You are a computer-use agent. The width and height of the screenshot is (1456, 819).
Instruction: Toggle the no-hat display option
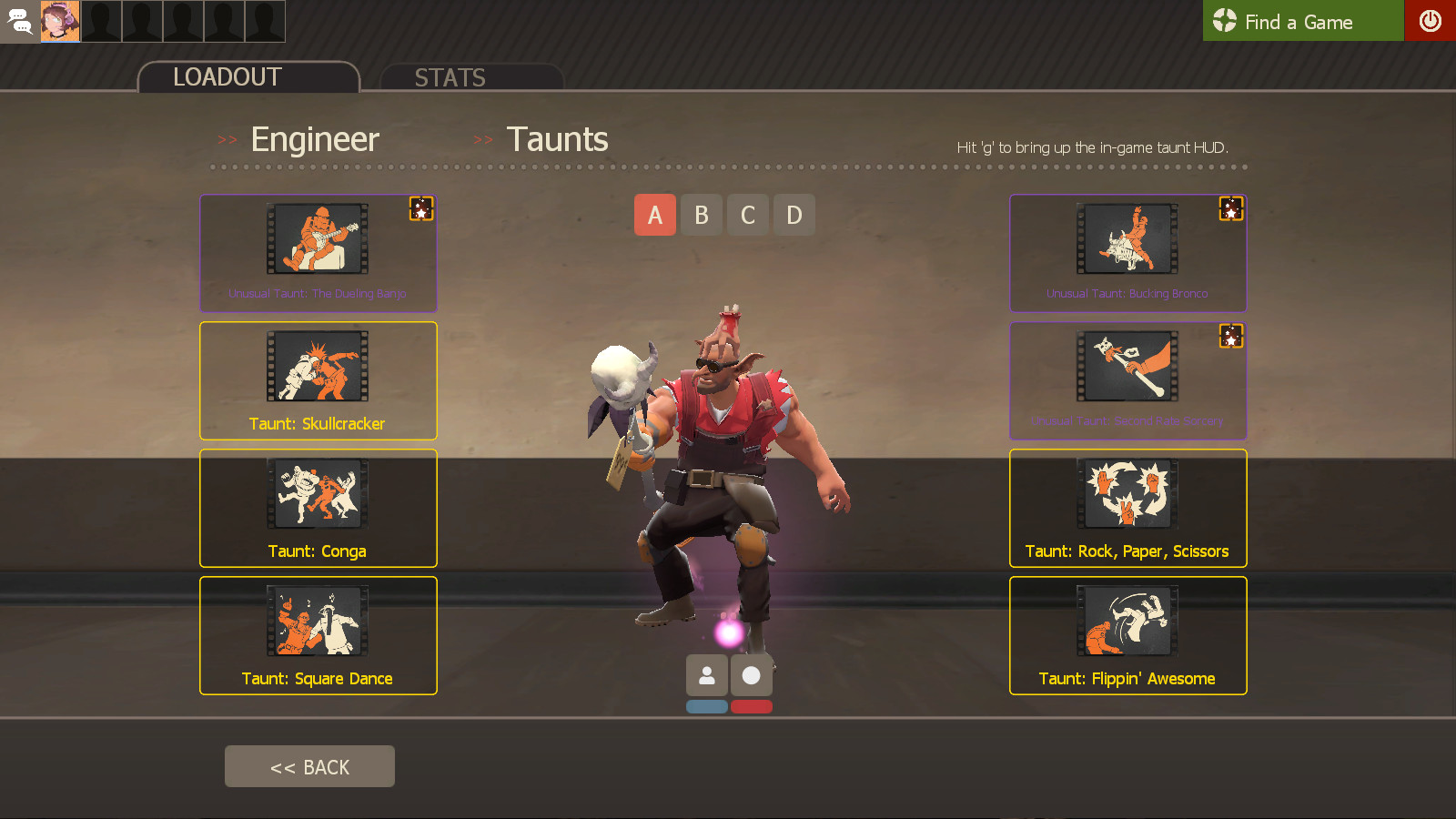pos(750,674)
